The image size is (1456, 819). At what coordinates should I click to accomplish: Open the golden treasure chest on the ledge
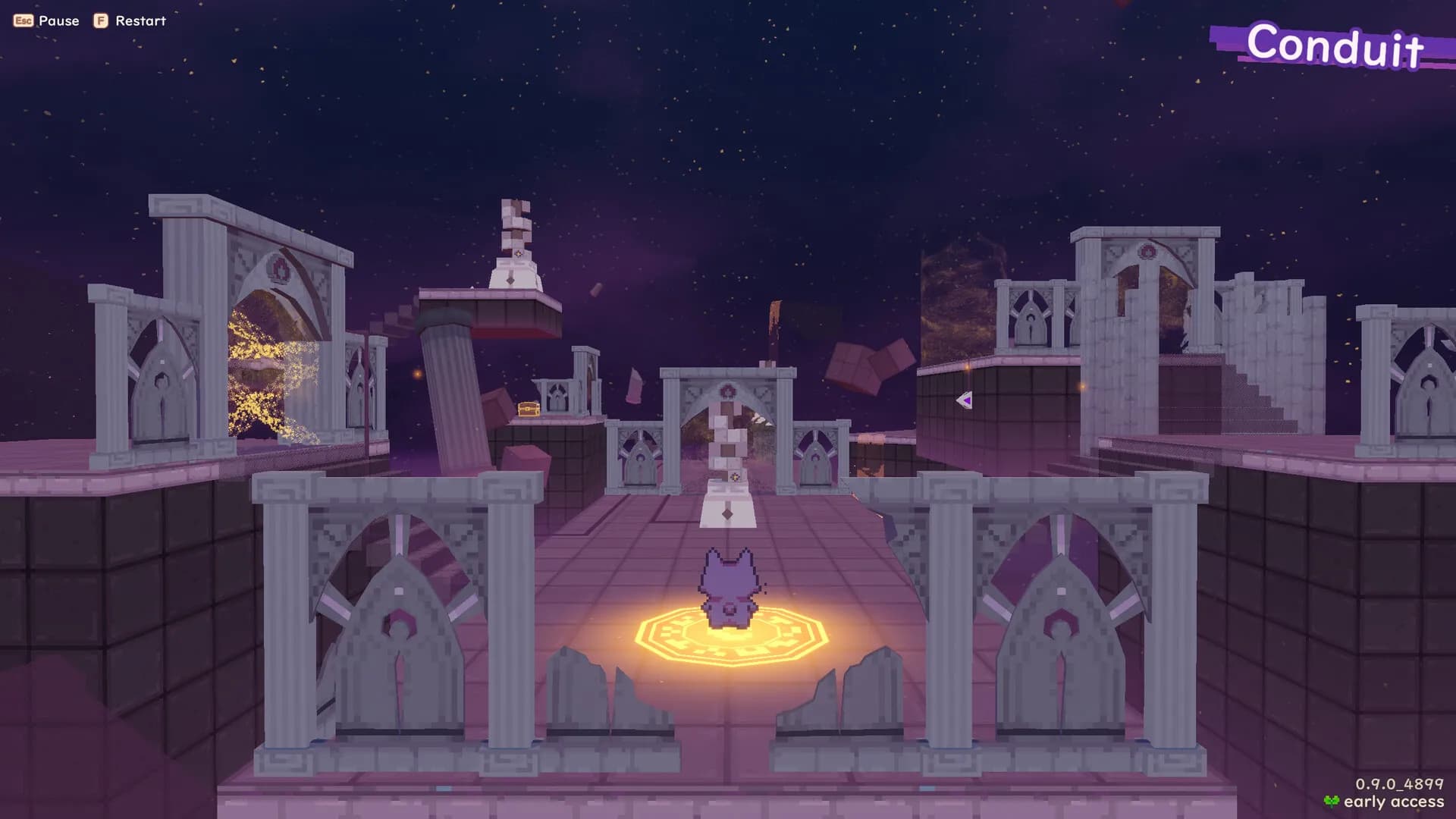[x=529, y=409]
